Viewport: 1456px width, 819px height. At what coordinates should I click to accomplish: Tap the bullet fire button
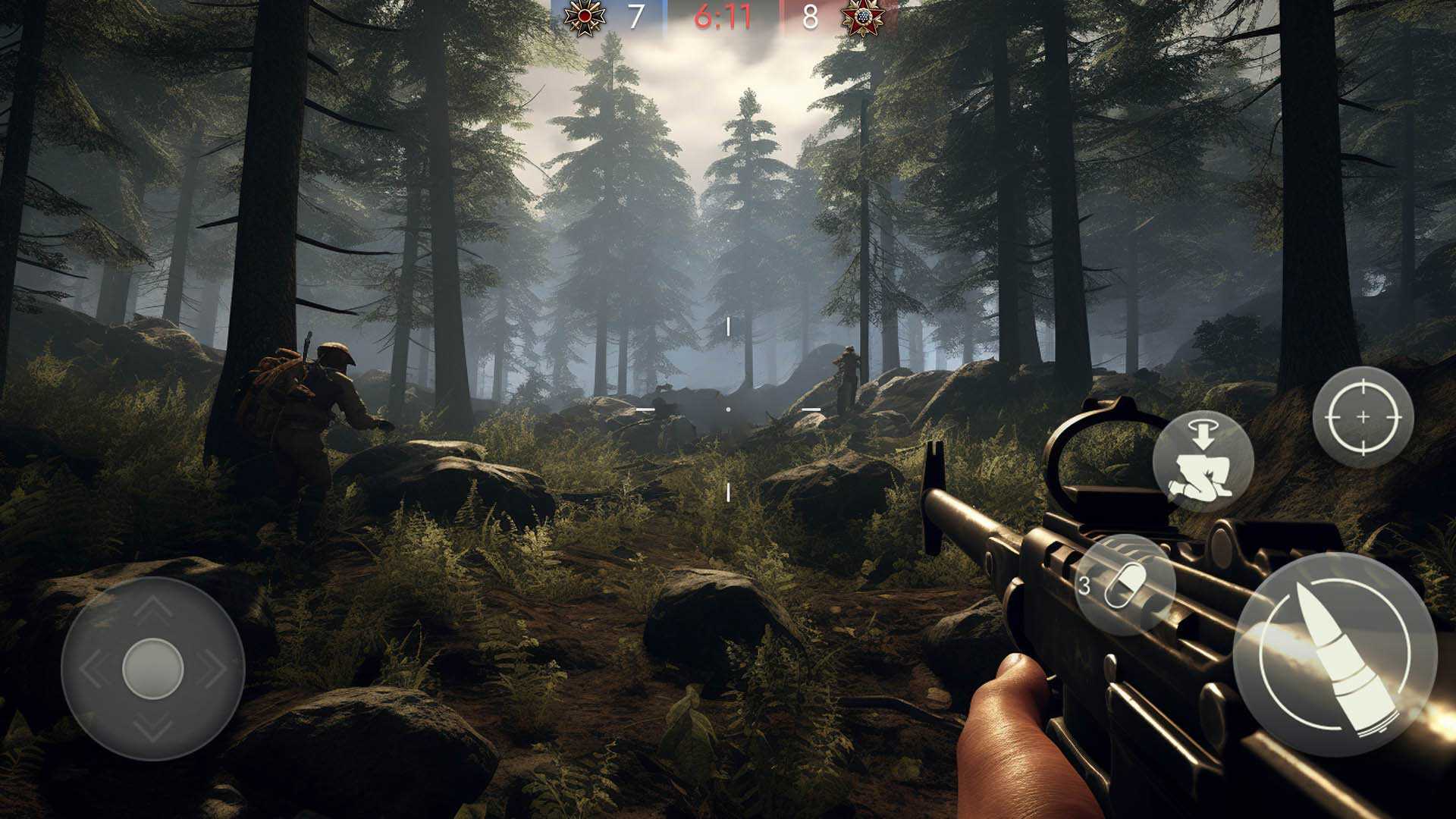[x=1335, y=654]
